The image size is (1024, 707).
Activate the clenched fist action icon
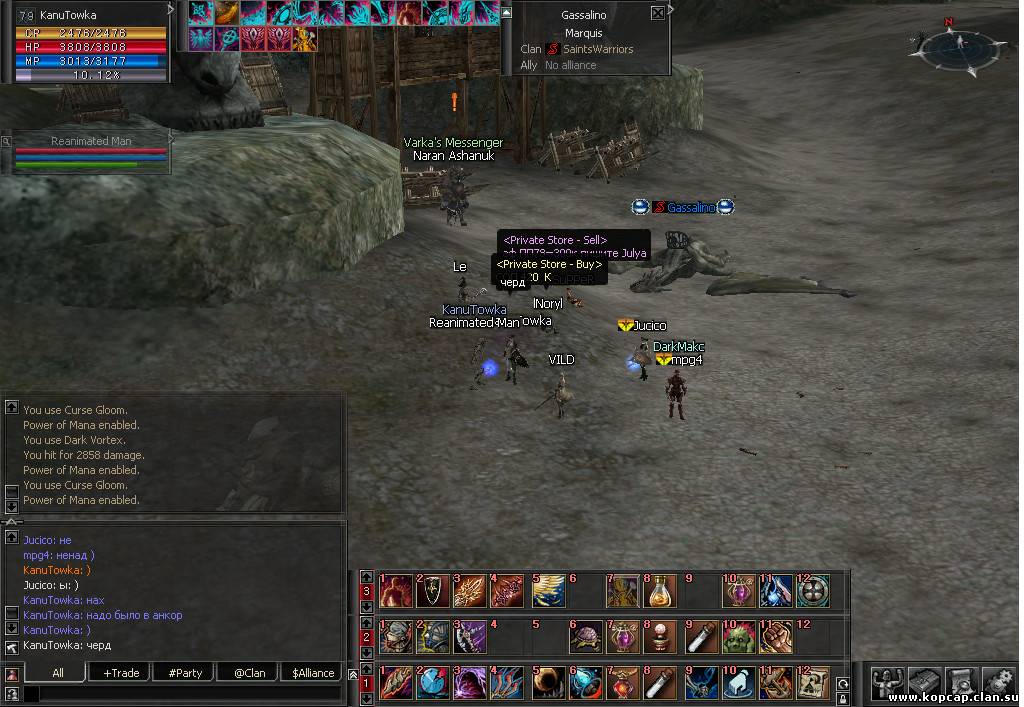click(777, 637)
